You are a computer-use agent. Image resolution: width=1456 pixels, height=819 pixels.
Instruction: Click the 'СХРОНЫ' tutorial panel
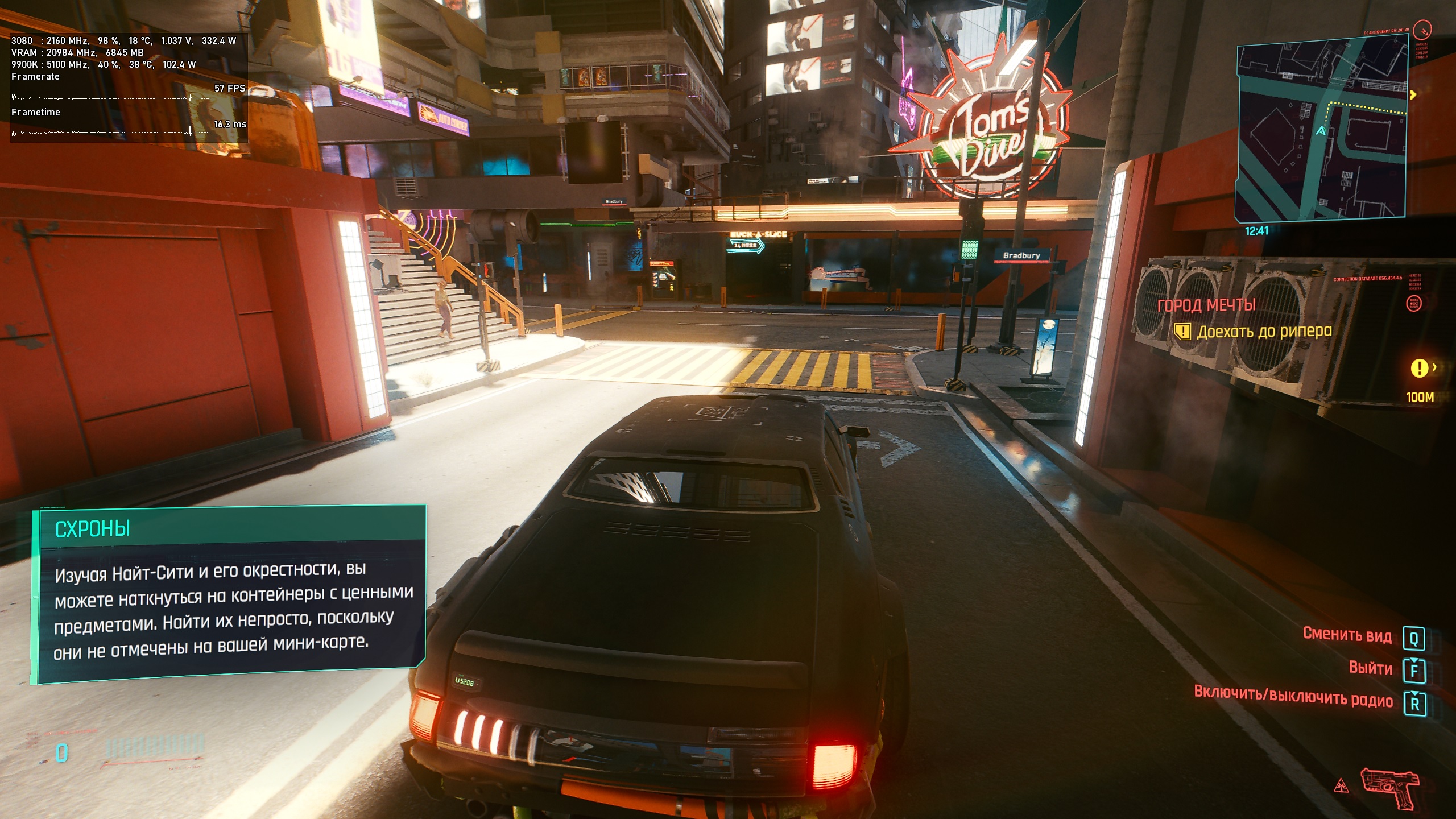pyautogui.click(x=227, y=594)
